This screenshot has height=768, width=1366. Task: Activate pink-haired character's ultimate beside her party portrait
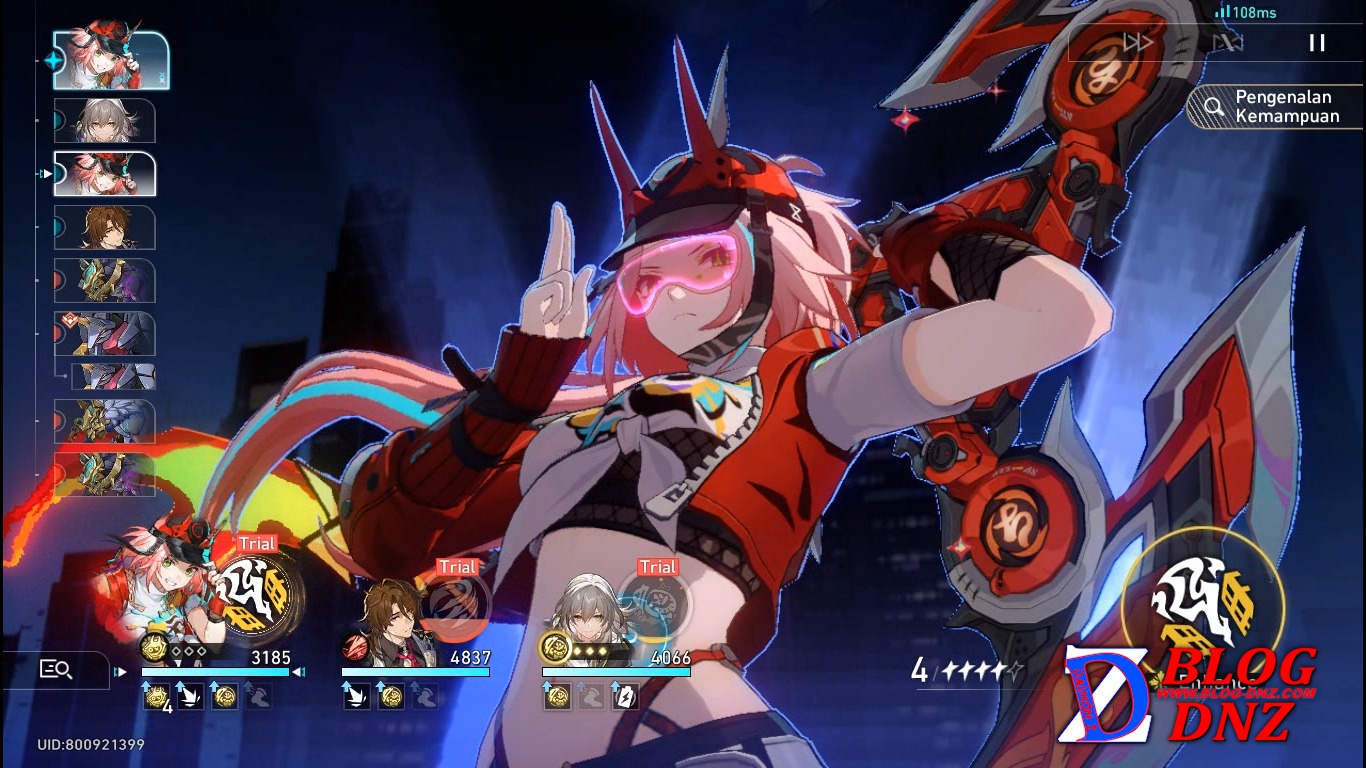tap(253, 593)
